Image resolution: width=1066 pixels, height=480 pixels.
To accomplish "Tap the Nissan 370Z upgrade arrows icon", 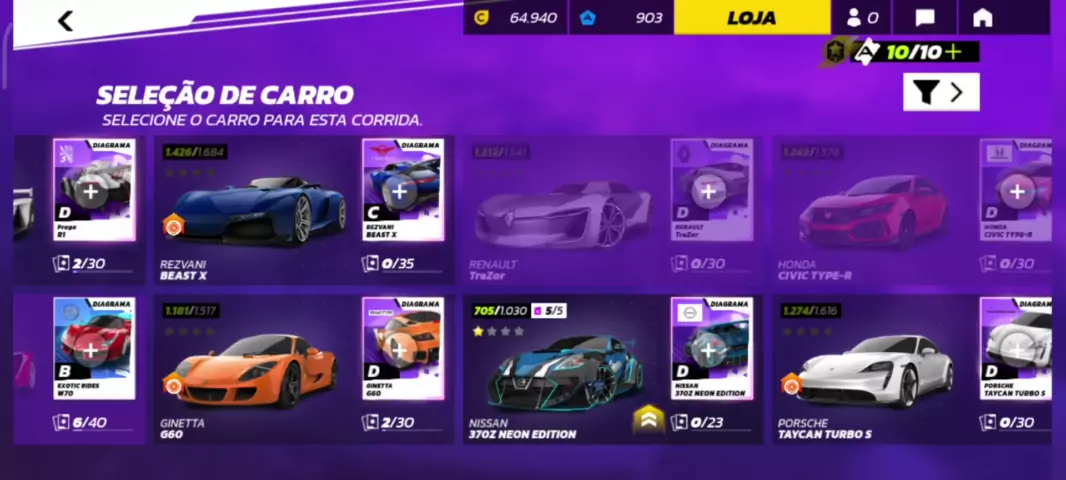I will [x=648, y=420].
